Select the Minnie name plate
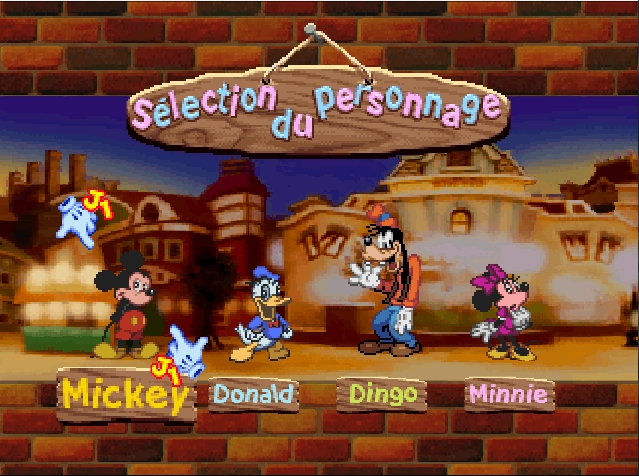Screen dimensions: 639x476 [509, 394]
